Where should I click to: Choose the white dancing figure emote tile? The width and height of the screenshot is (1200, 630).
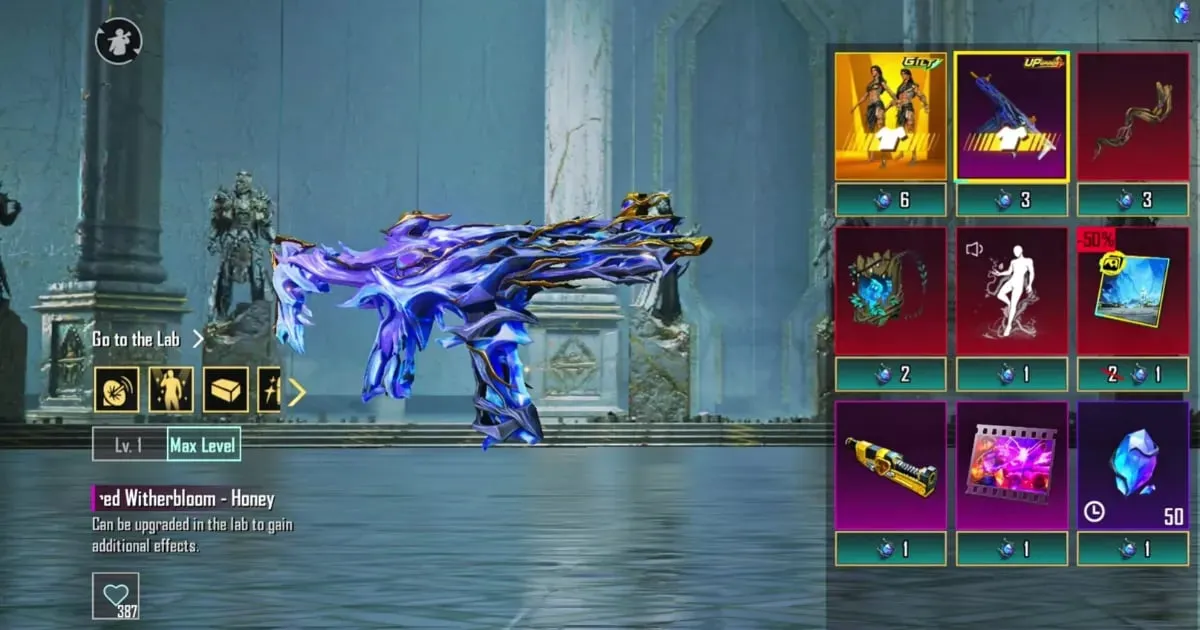tap(1011, 291)
